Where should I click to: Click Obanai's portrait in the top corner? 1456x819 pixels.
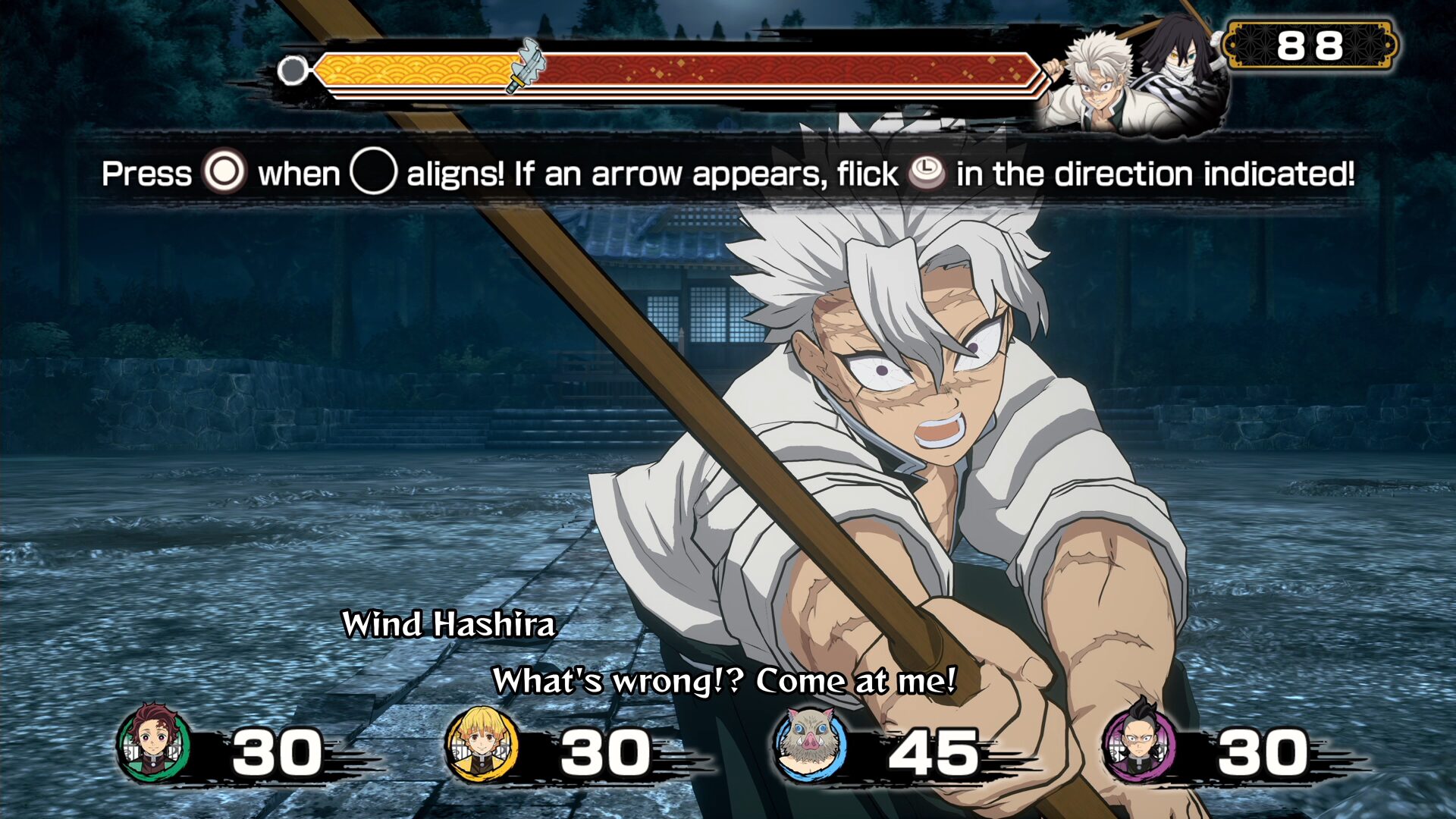point(1183,57)
